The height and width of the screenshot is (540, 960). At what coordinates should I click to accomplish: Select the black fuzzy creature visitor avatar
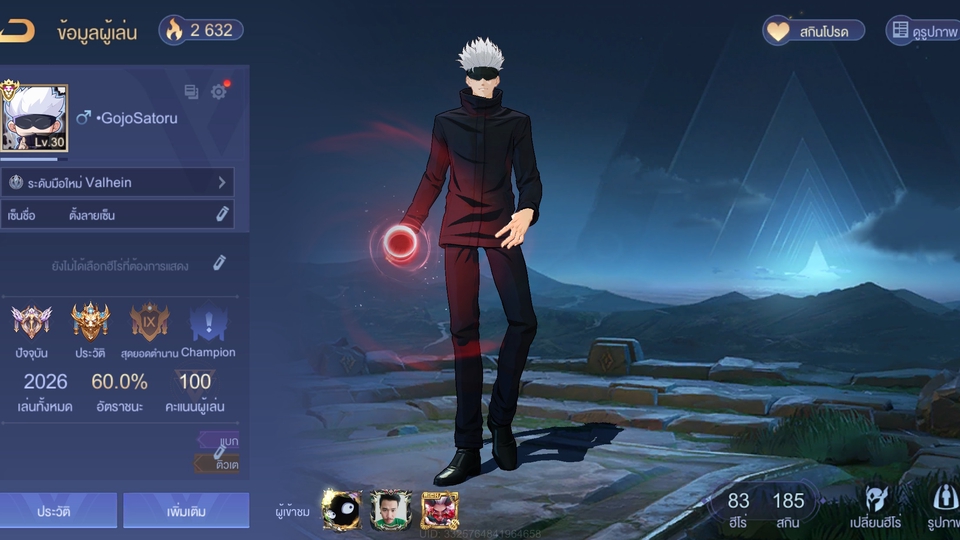pyautogui.click(x=341, y=510)
